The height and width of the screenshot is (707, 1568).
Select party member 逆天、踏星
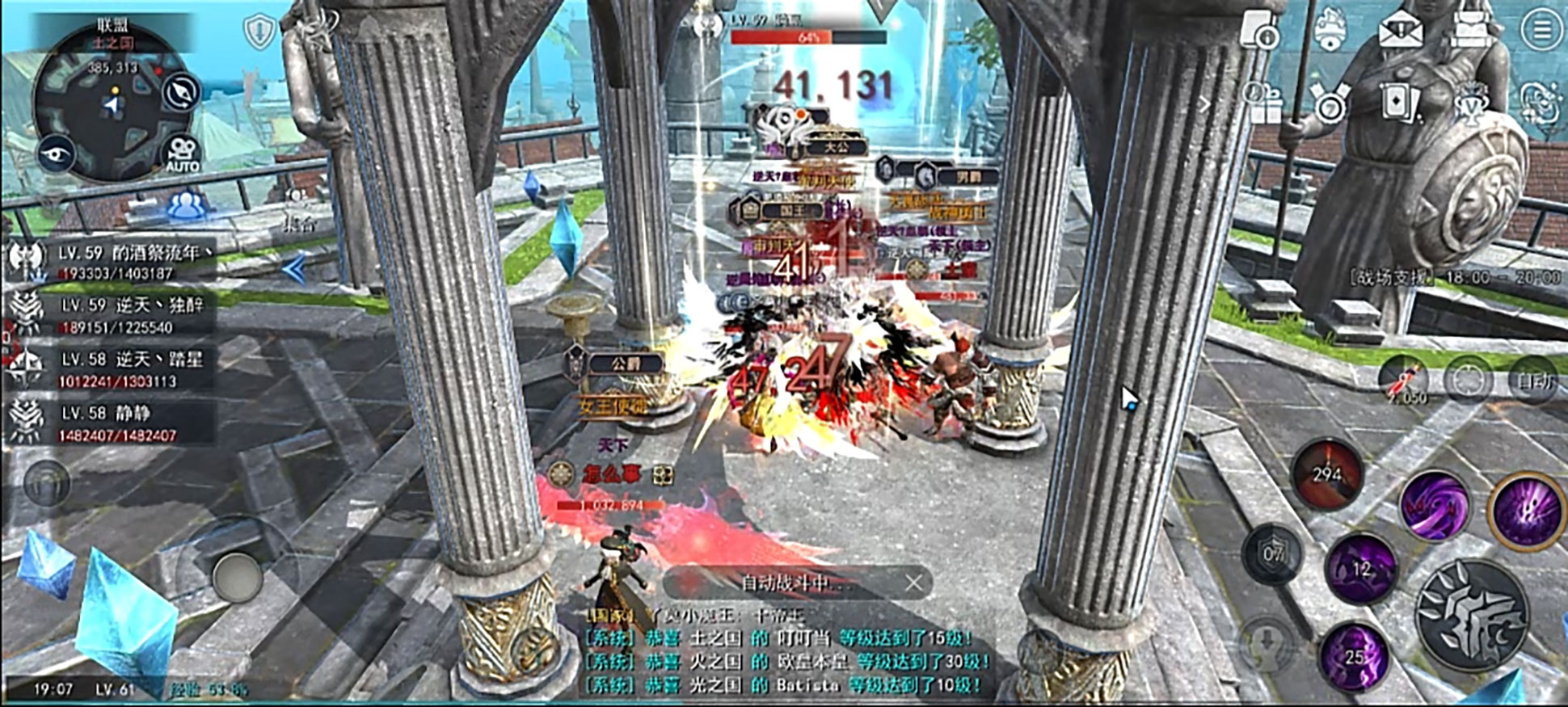[113, 368]
